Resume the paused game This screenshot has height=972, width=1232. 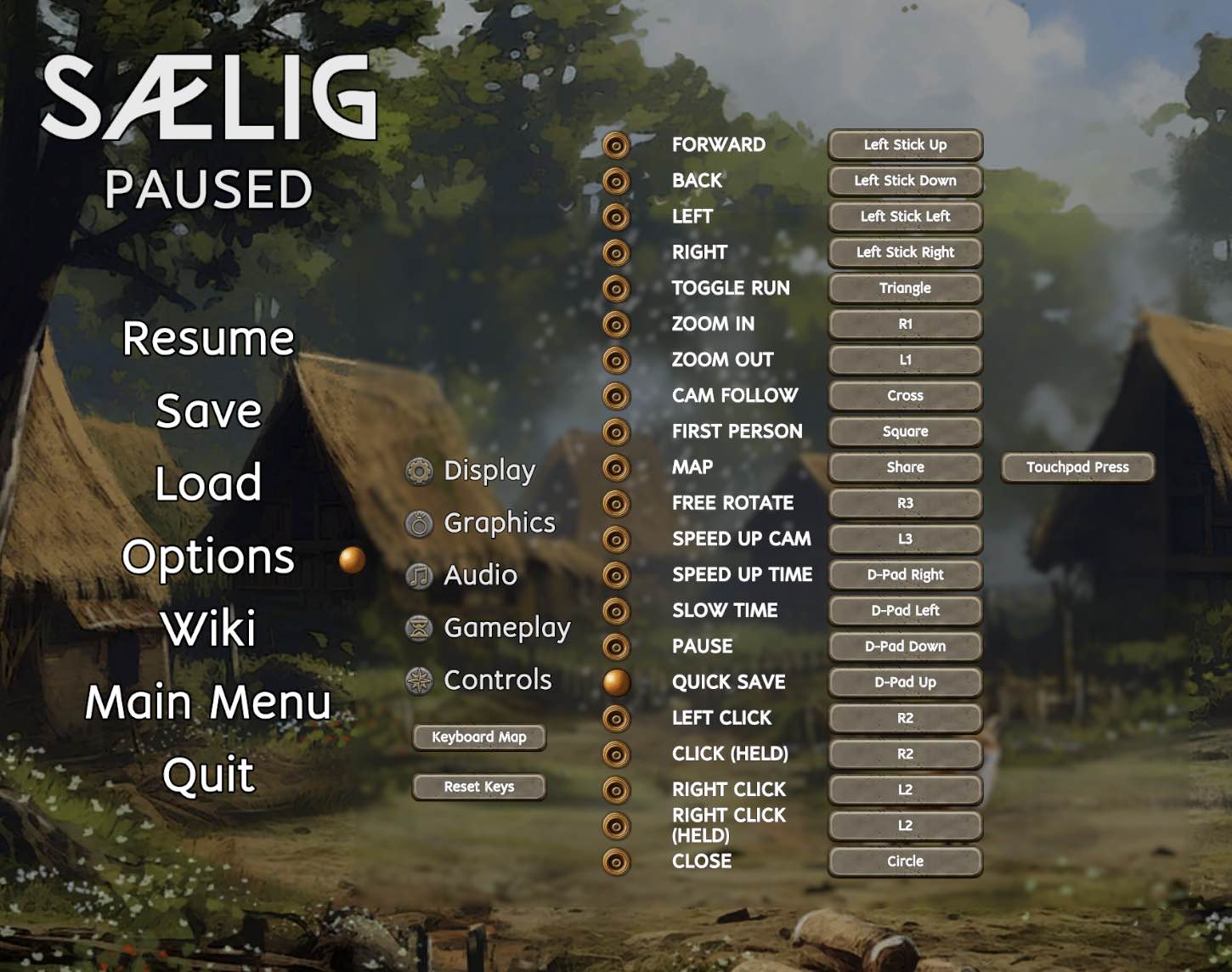tap(208, 338)
